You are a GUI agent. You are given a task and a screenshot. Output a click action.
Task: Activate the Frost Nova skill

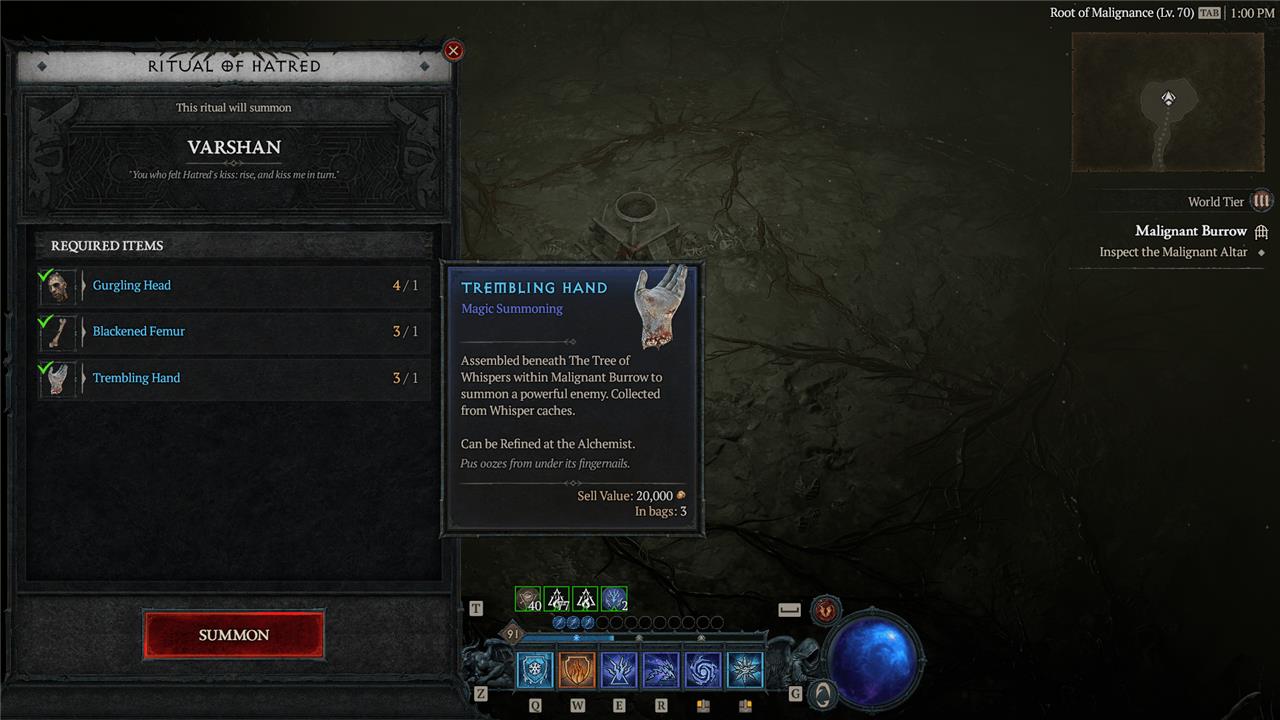click(745, 670)
